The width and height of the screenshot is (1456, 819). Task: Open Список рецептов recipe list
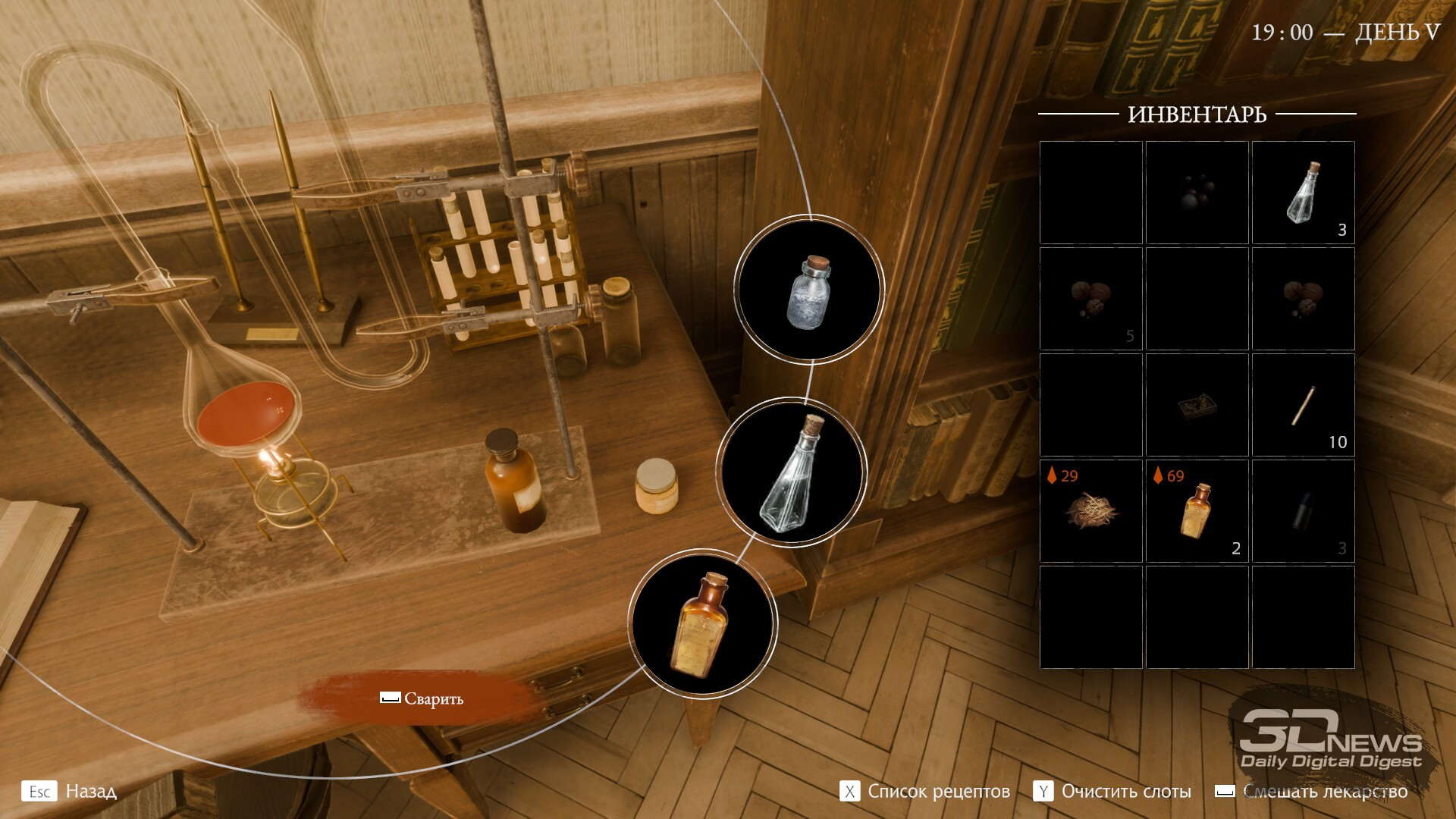925,792
